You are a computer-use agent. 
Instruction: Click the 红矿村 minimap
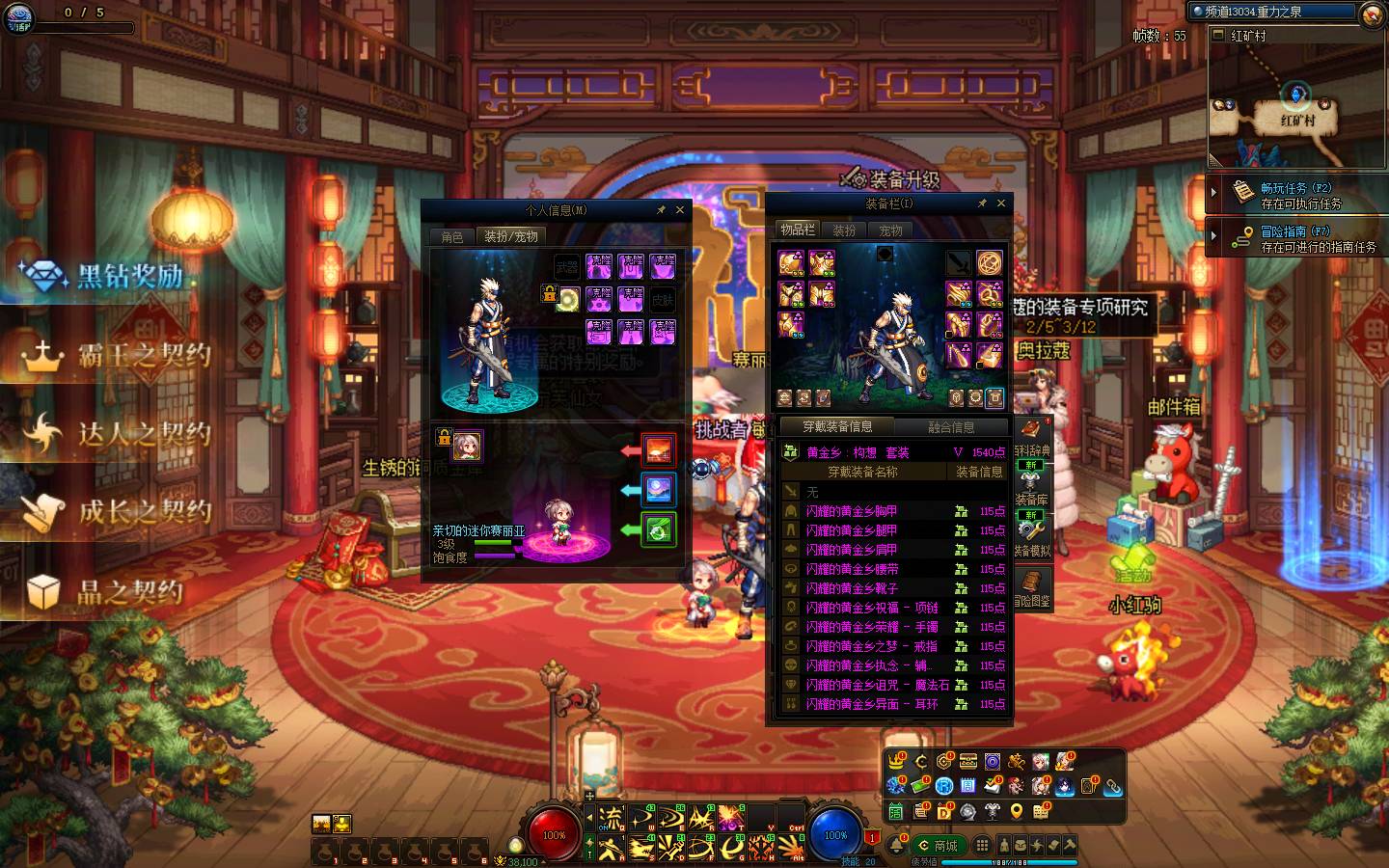tap(1295, 106)
